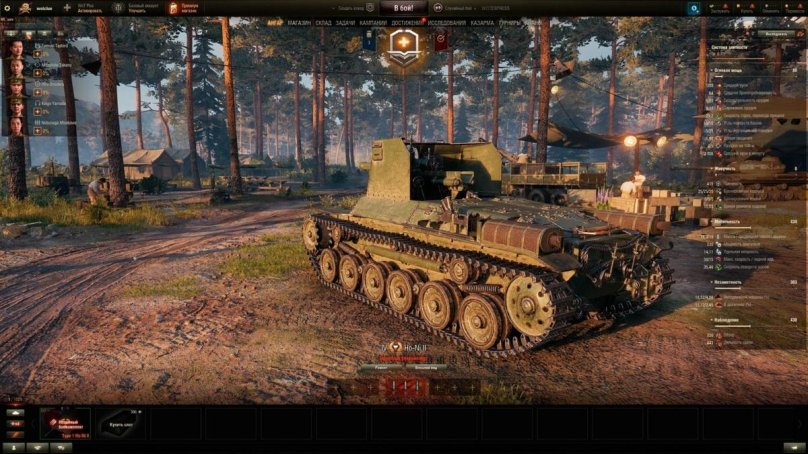Image resolution: width=808 pixels, height=454 pixels.
Task: Show the ДОСТИЖЕНИЯ tab
Action: point(407,22)
